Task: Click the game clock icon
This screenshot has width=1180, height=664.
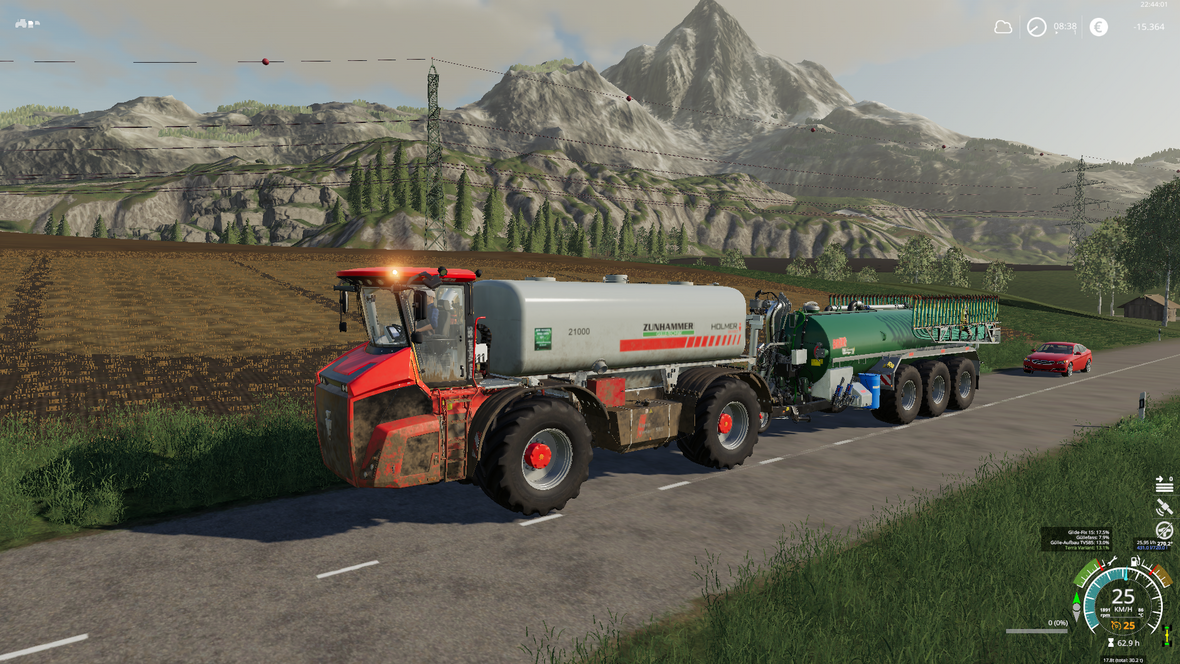Action: 1037,27
